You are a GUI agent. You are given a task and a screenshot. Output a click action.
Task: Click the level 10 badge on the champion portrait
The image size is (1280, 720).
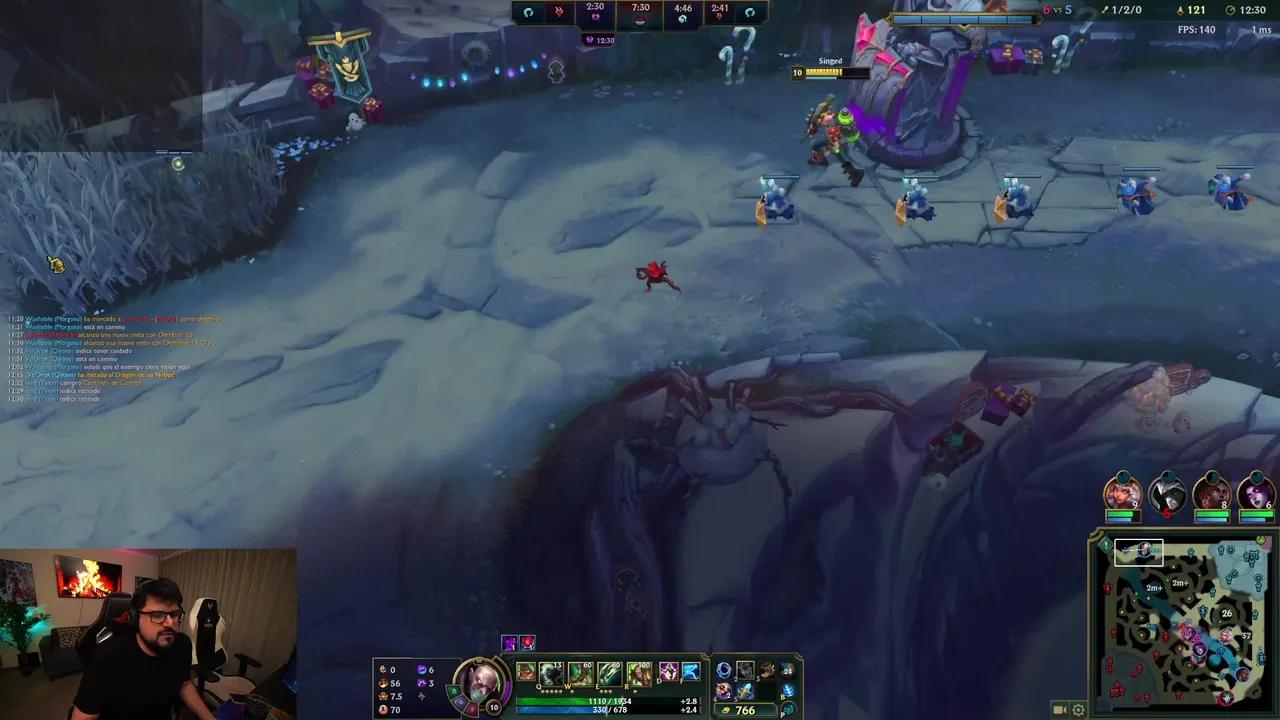(492, 705)
